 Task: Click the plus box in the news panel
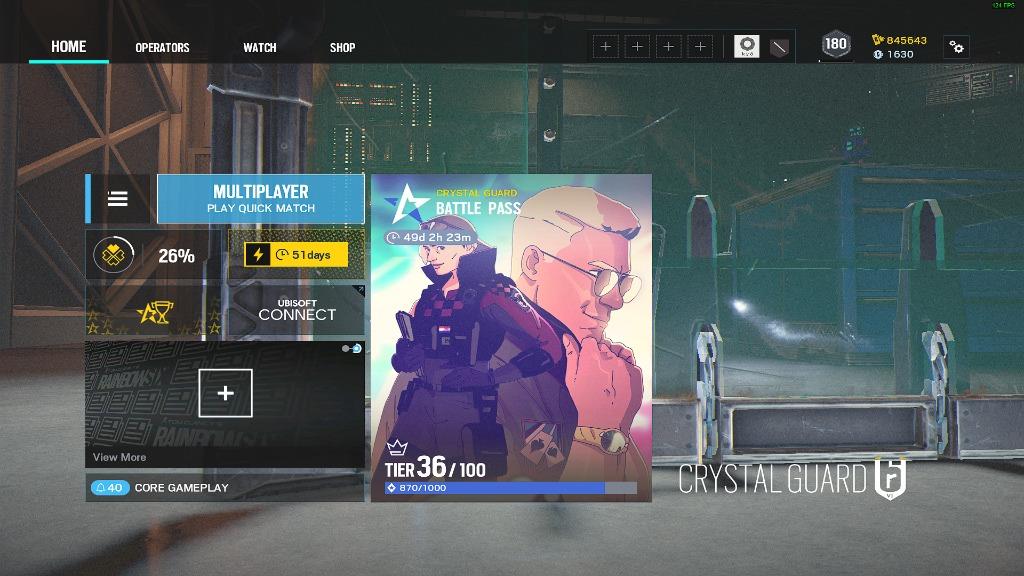click(225, 393)
